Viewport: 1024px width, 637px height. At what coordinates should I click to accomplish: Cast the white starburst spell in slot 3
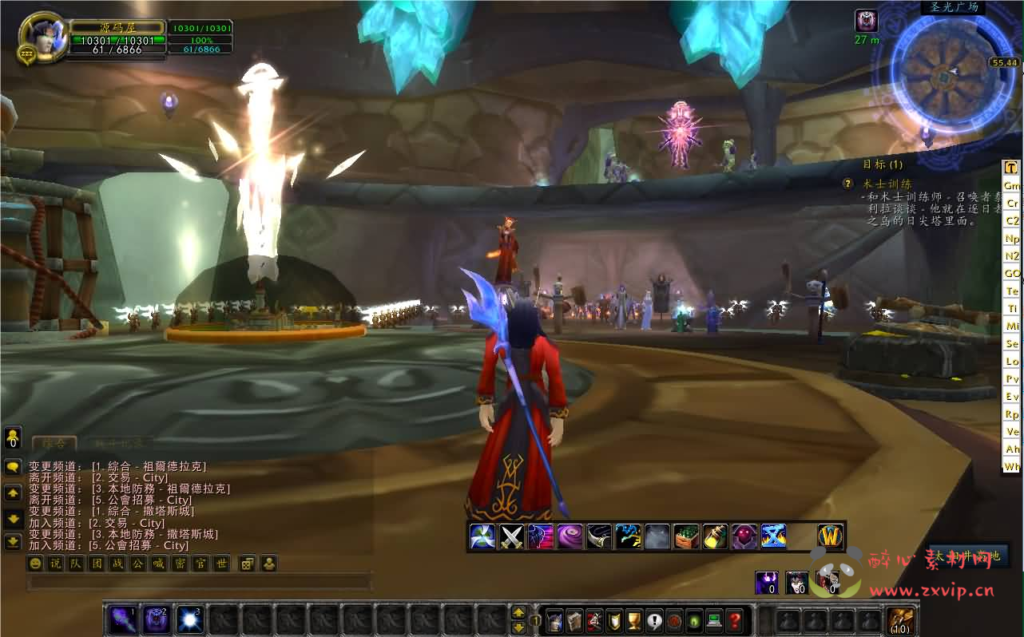pos(189,620)
